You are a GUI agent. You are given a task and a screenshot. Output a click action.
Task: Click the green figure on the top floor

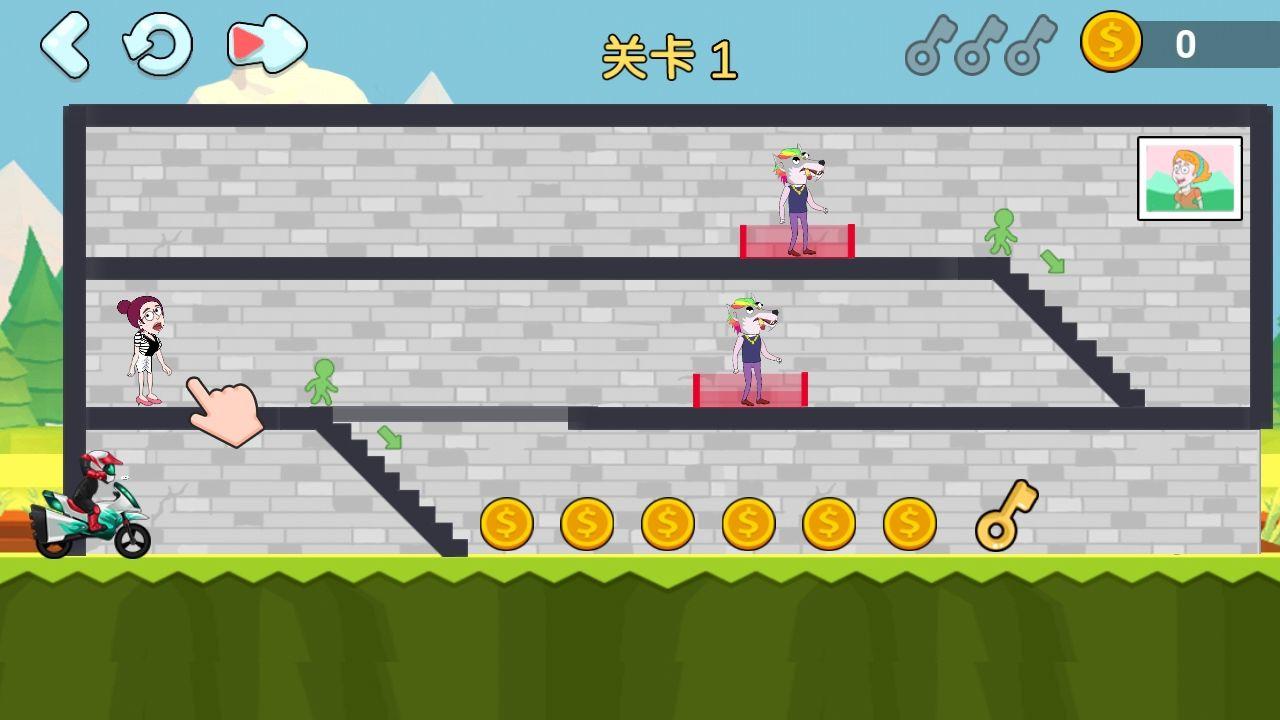tap(1003, 232)
